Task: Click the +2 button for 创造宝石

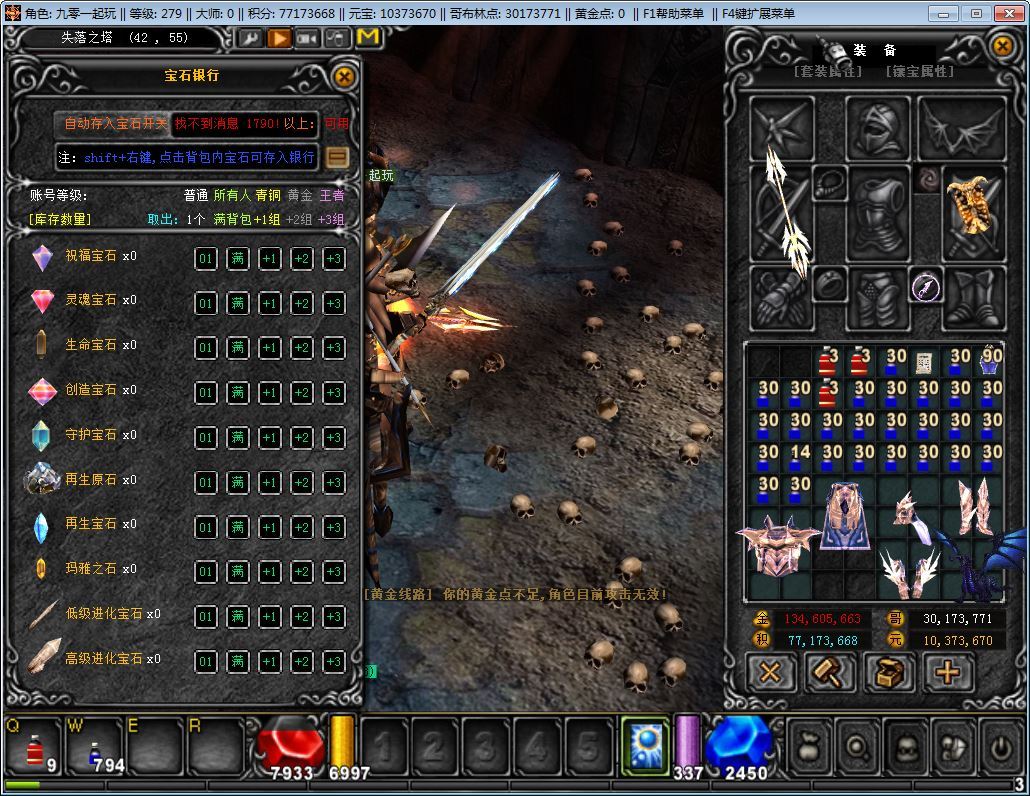Action: (301, 393)
